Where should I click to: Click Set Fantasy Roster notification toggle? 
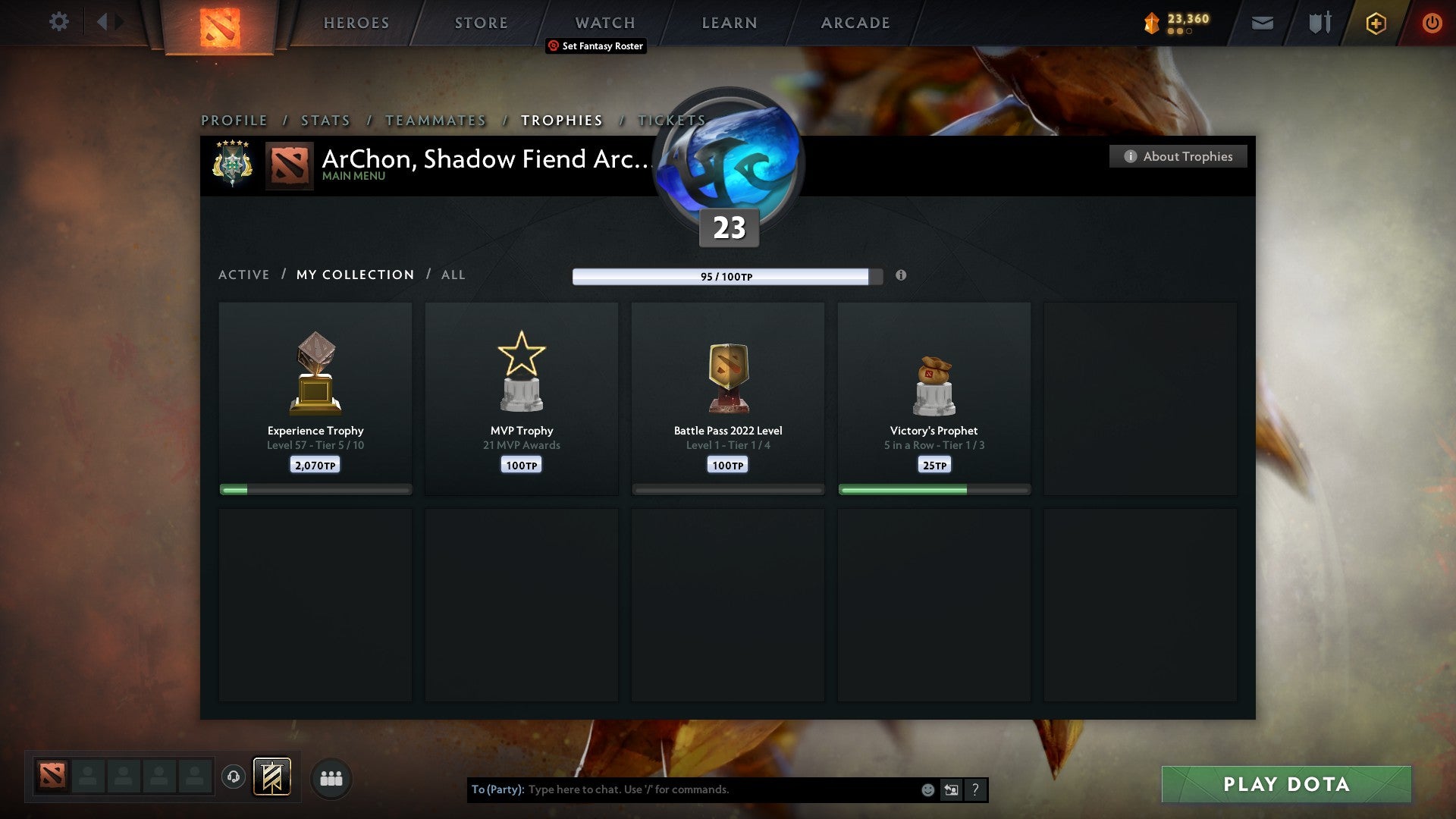pyautogui.click(x=595, y=46)
